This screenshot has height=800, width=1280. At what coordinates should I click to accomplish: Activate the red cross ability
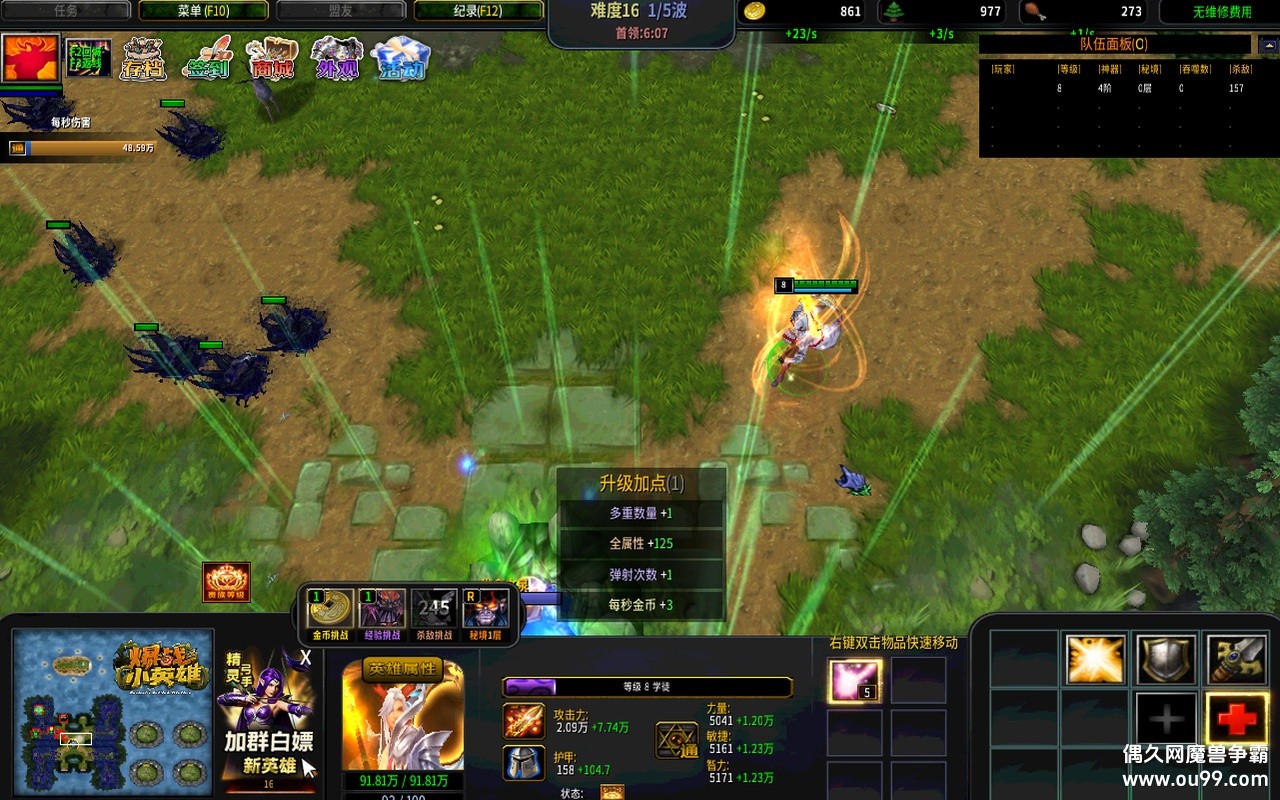[x=1237, y=718]
